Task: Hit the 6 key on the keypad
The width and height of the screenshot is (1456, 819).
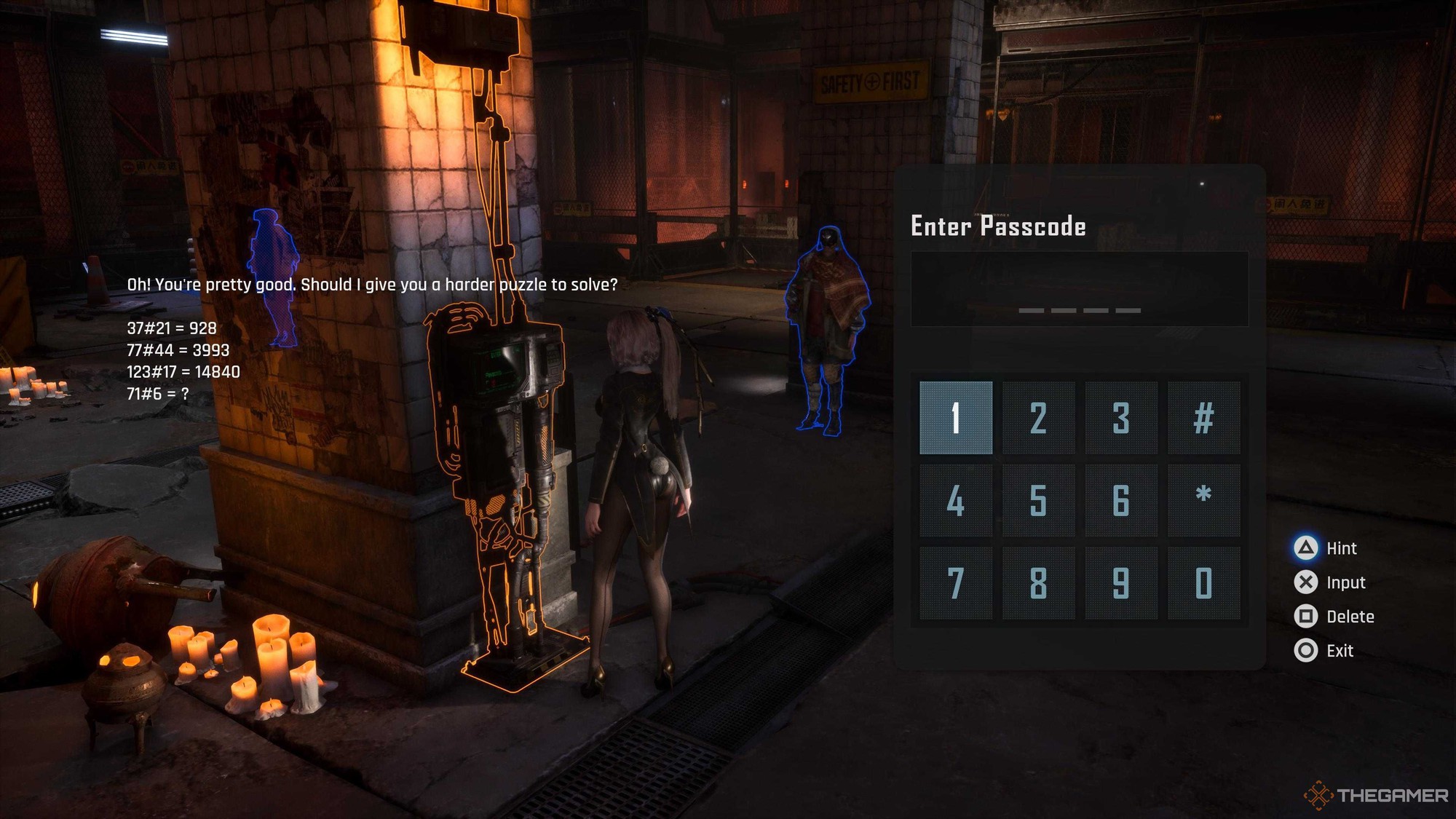Action: click(1121, 501)
